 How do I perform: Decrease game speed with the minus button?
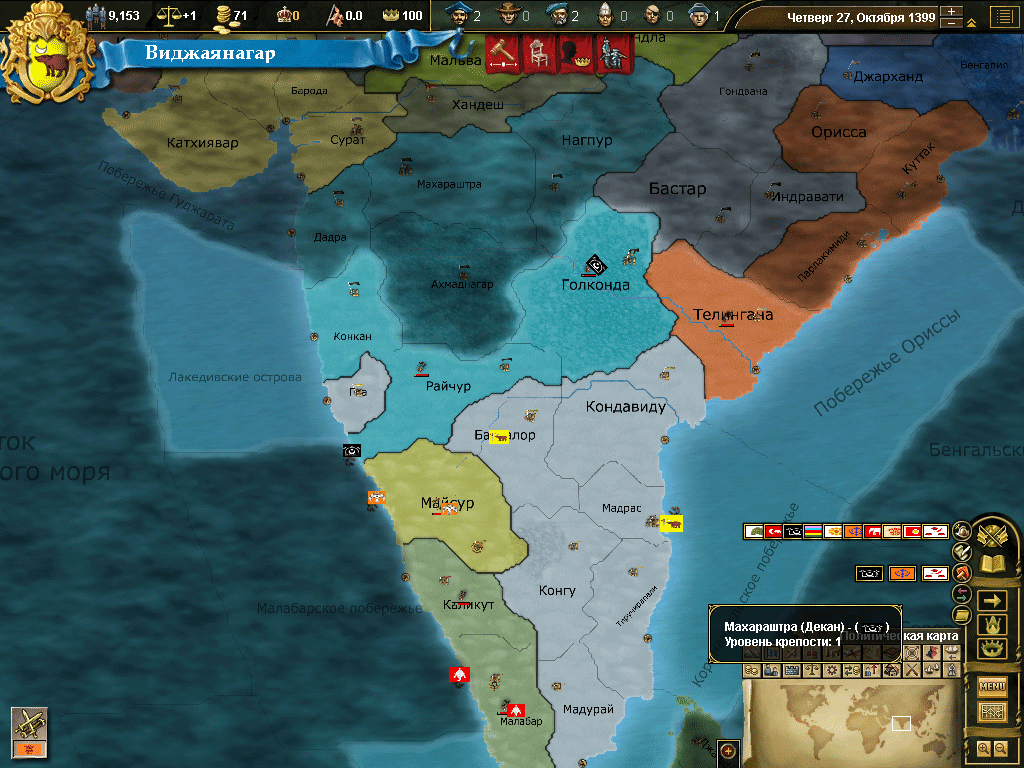(x=952, y=24)
